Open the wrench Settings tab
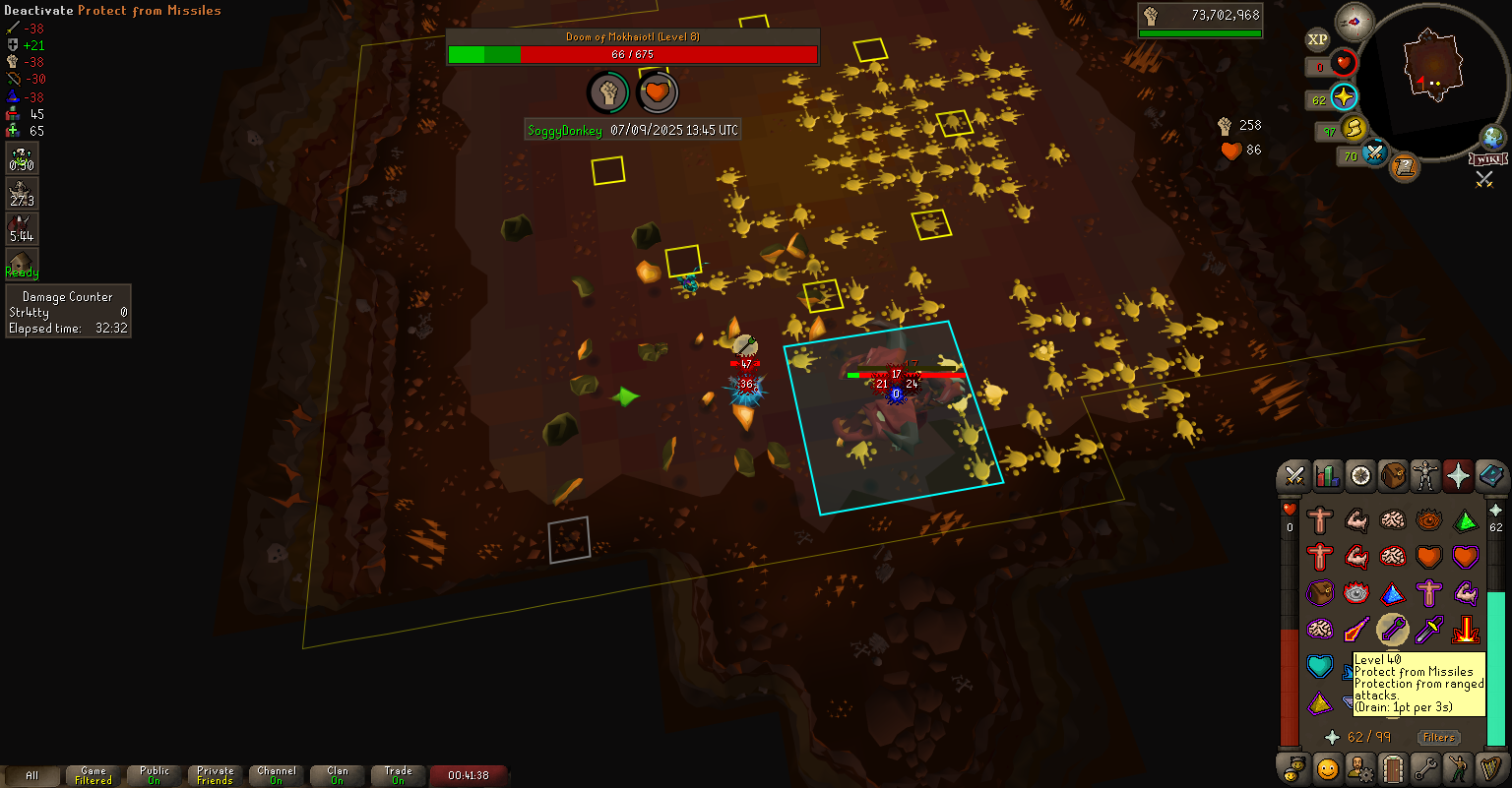Viewport: 1512px width, 788px height. [x=1425, y=767]
